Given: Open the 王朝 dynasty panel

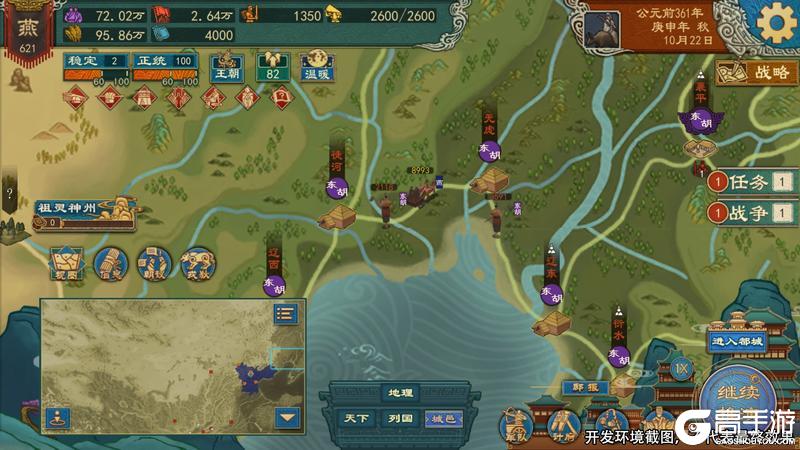Looking at the screenshot, I should [x=226, y=68].
